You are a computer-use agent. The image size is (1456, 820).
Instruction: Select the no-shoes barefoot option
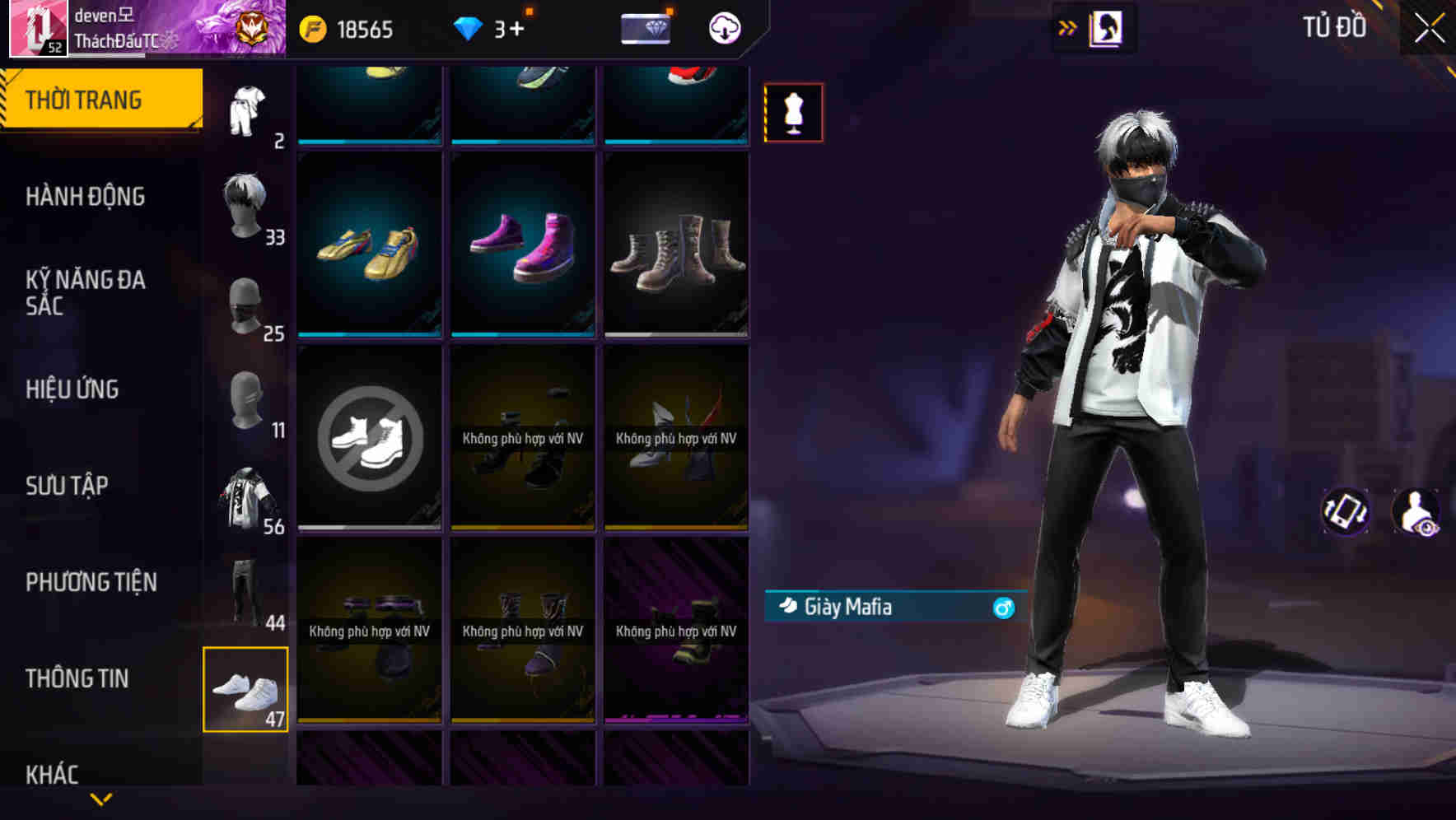370,437
